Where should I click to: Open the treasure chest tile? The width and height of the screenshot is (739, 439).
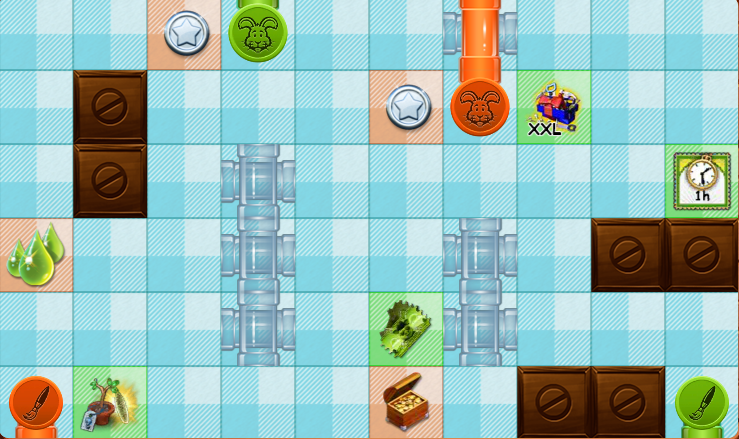coord(406,402)
